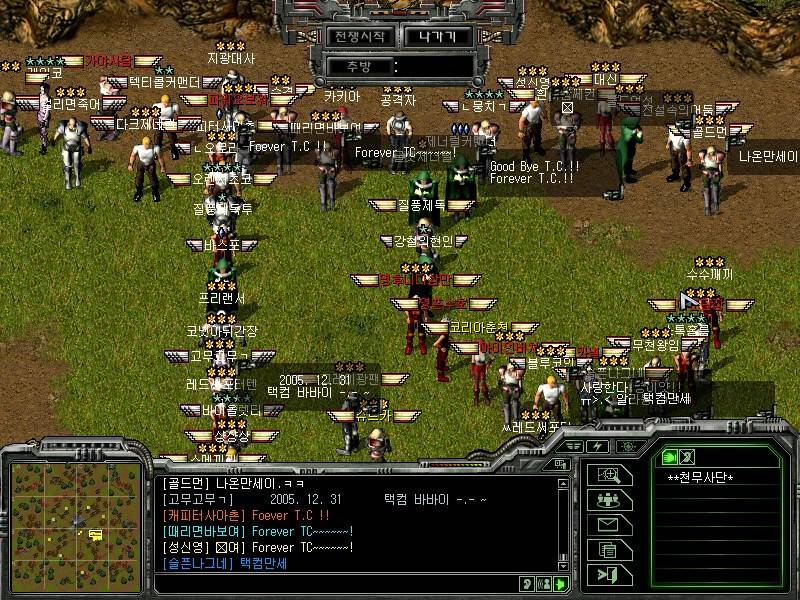800x600 pixels.
Task: Toggle the ear icon under the chat
Action: click(x=526, y=584)
